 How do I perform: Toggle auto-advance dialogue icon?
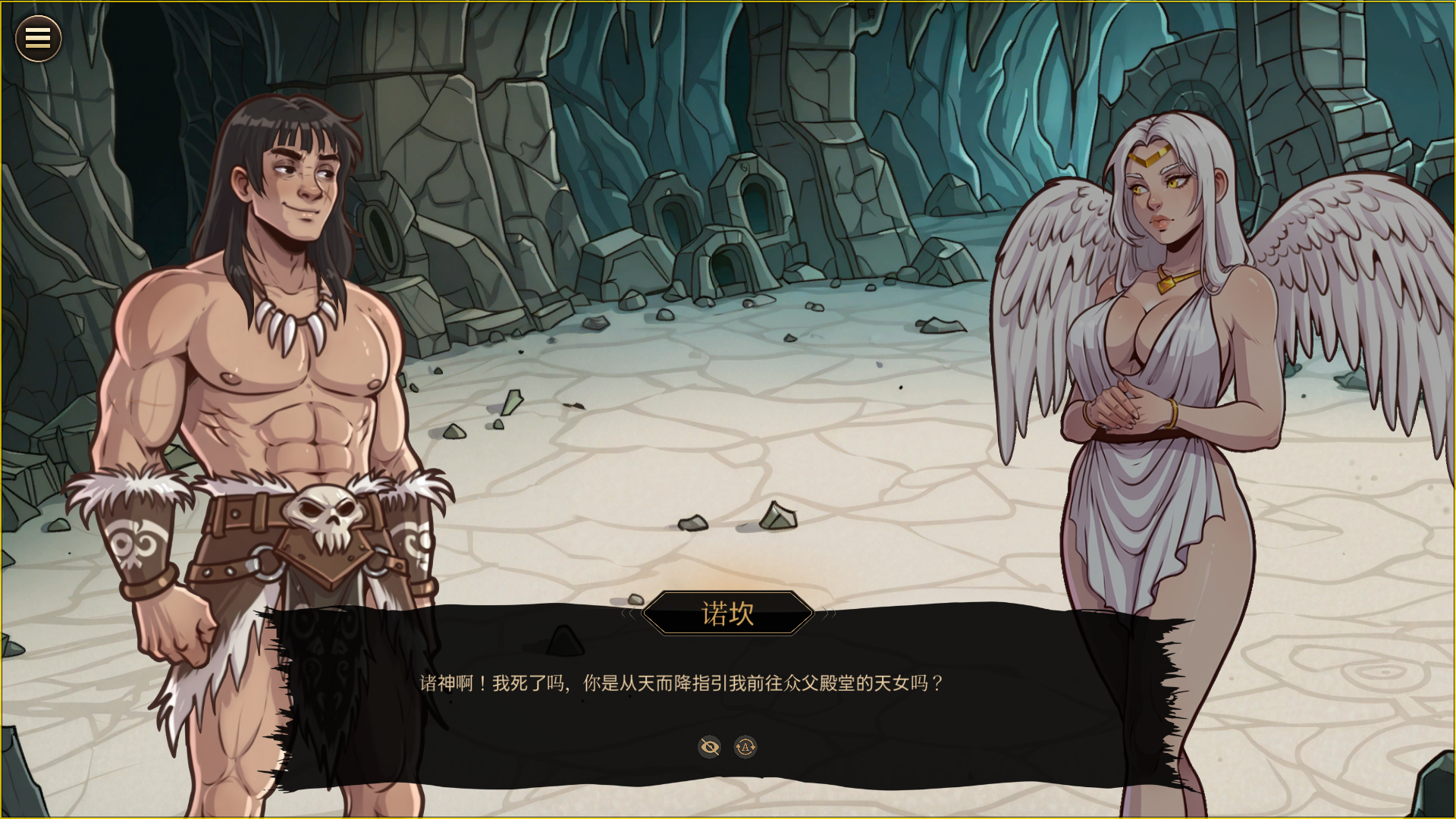click(745, 747)
